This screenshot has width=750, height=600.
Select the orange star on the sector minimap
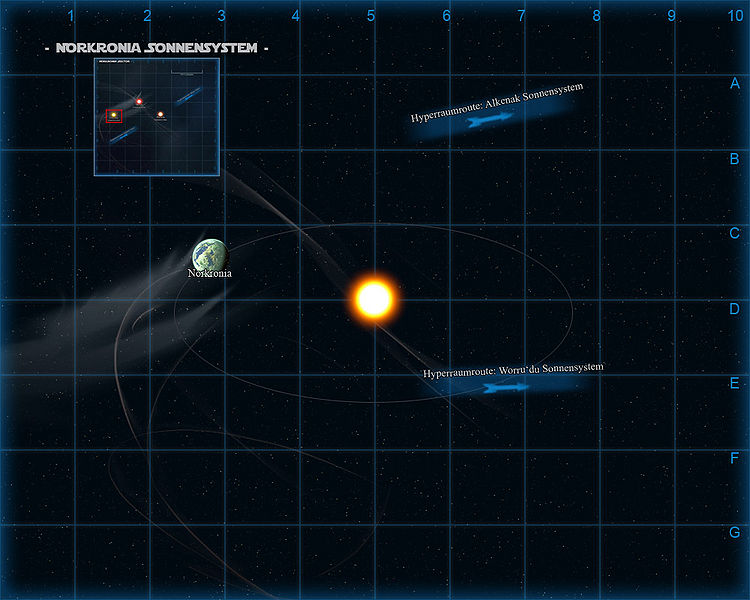(x=160, y=115)
